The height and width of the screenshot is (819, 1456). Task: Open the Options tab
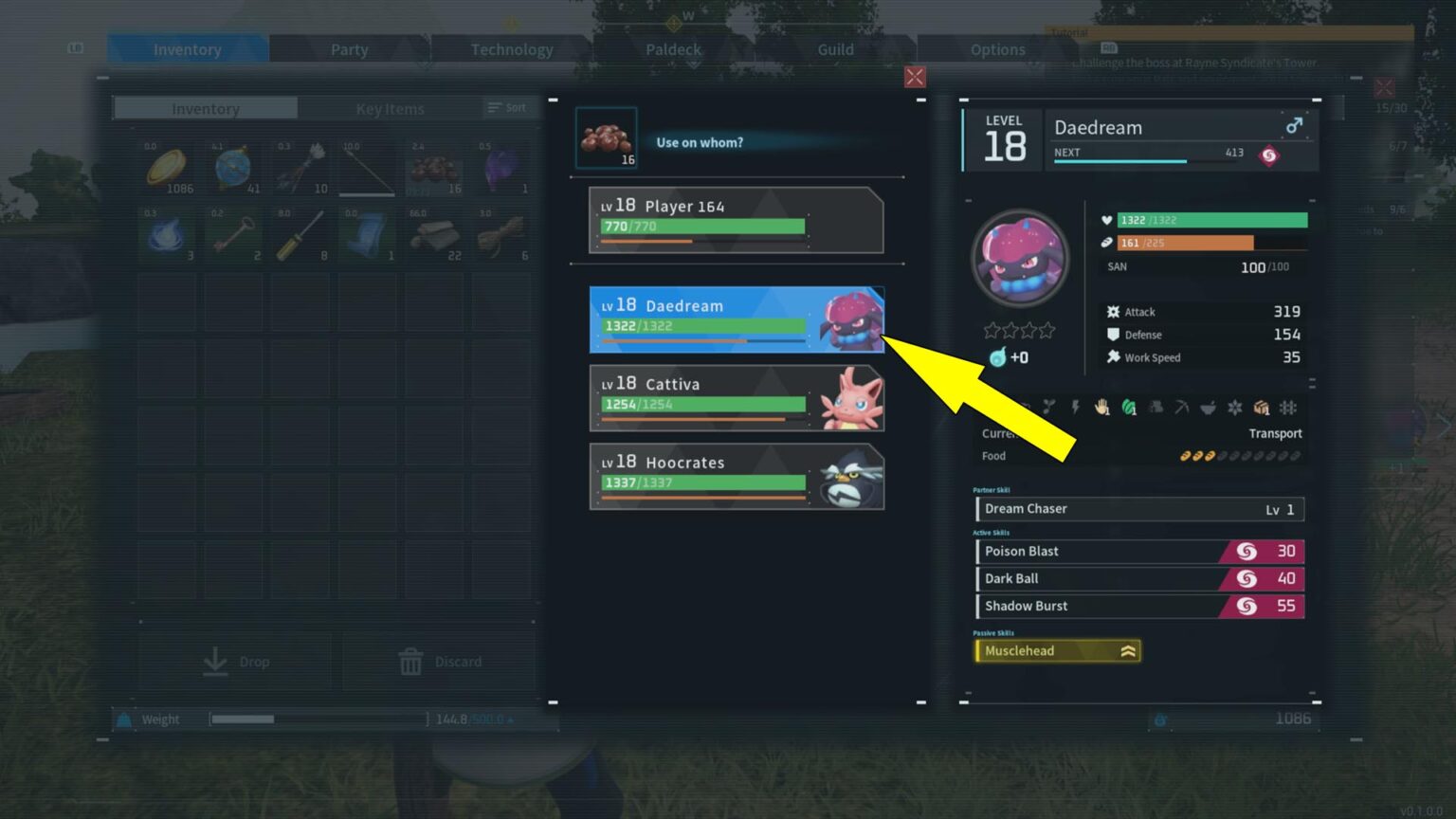tap(997, 49)
